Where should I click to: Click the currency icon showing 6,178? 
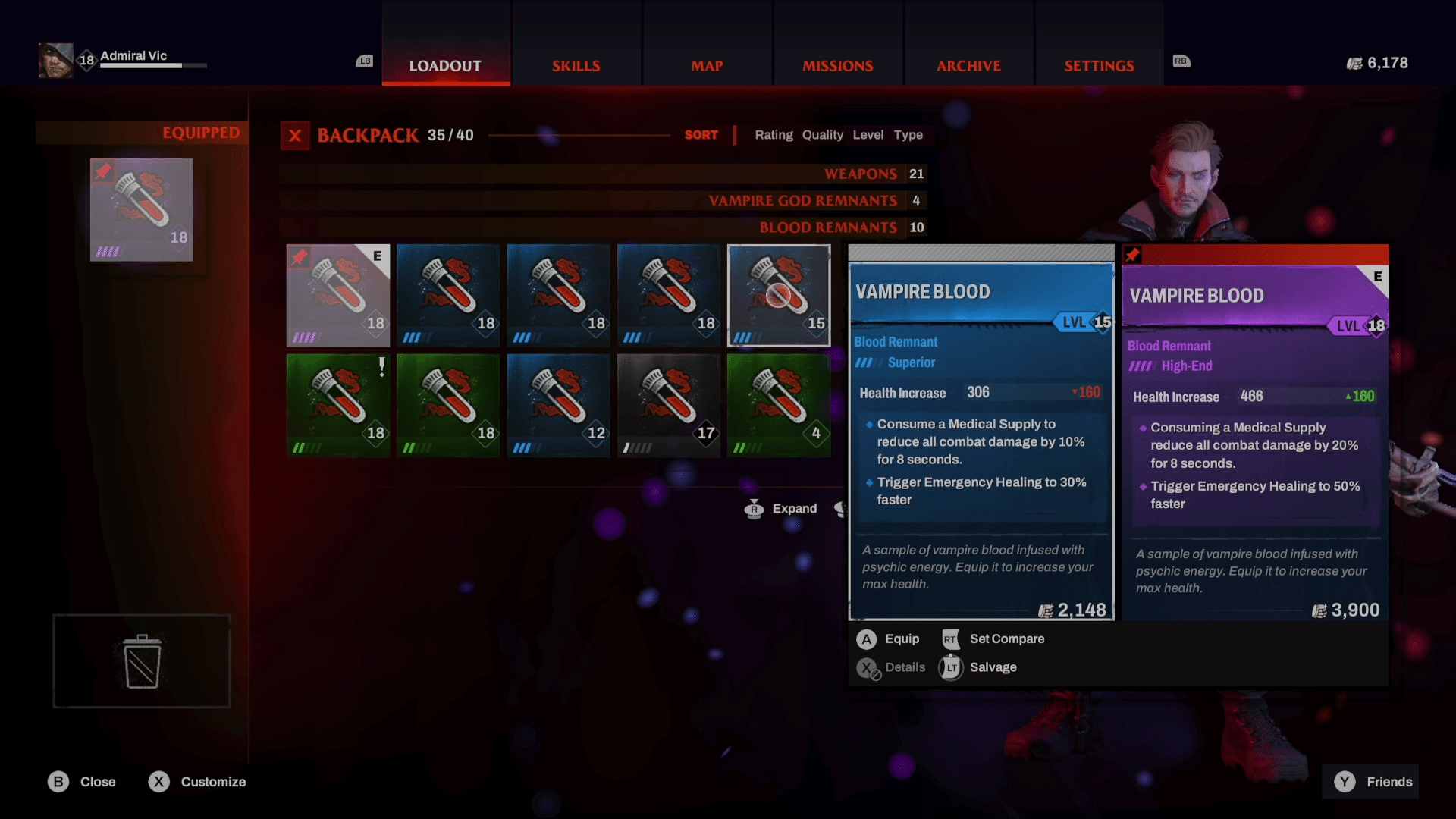pos(1354,62)
